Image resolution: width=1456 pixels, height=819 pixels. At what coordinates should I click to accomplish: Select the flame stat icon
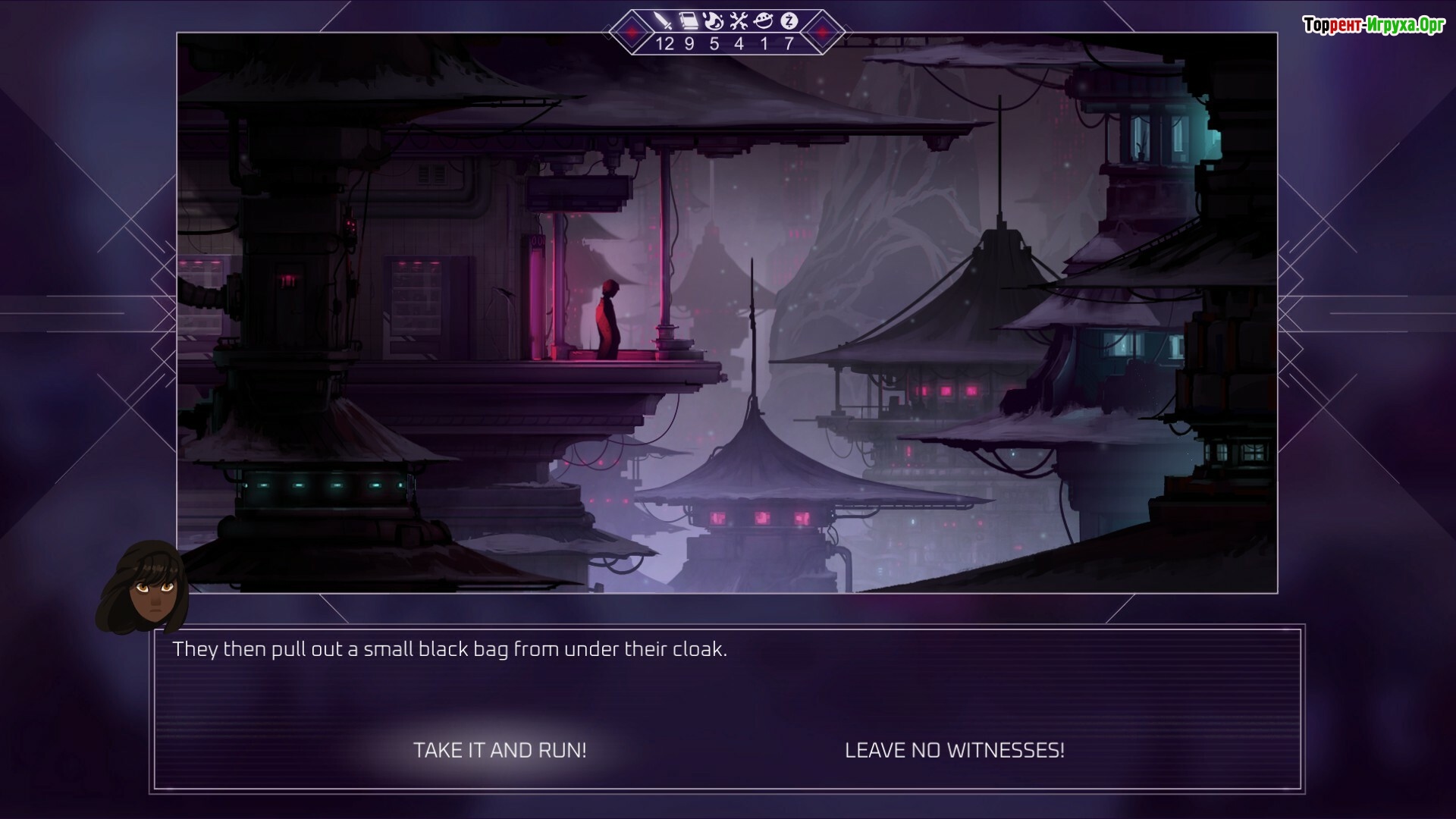714,21
